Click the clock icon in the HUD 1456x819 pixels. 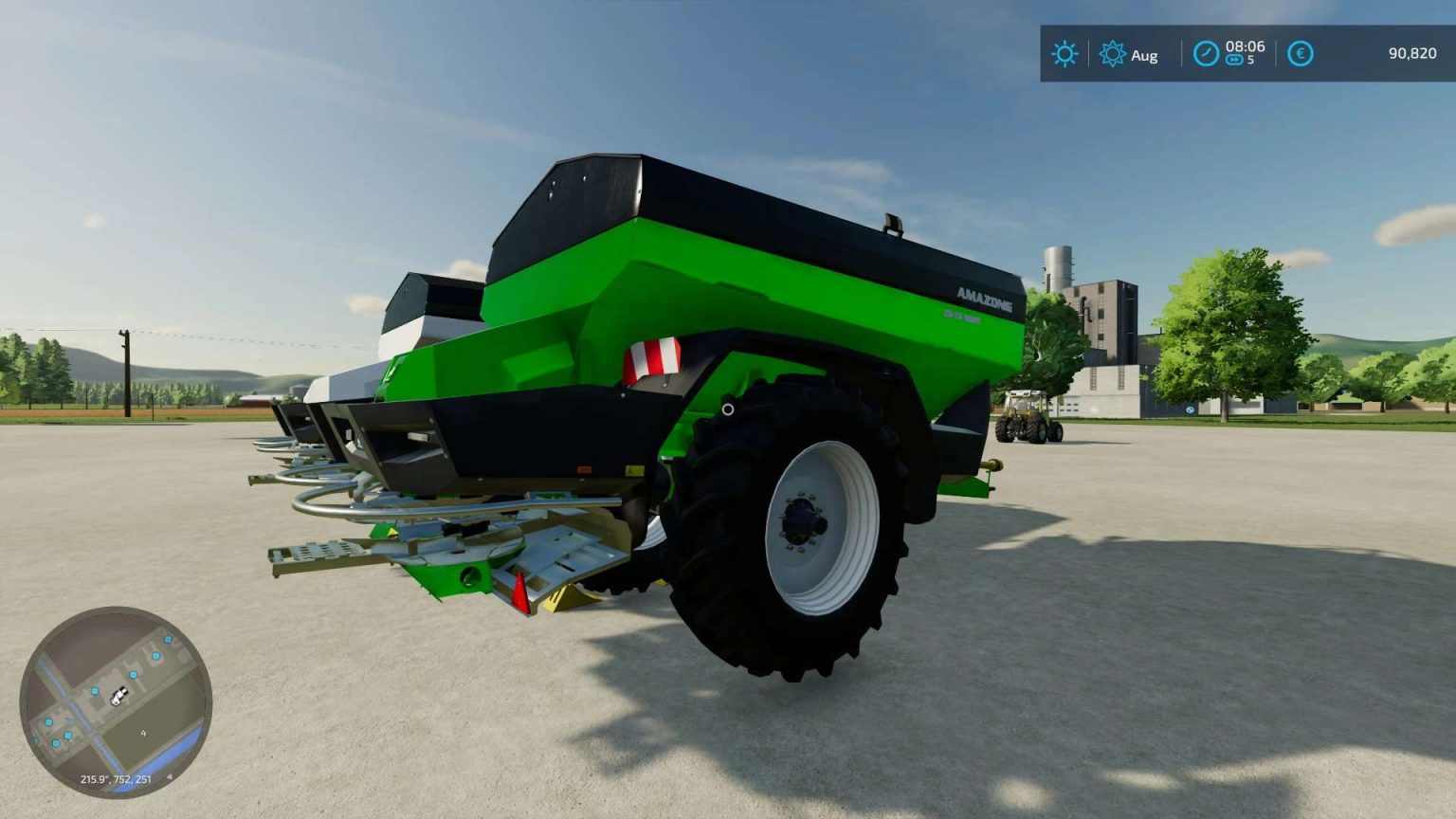[x=1204, y=53]
